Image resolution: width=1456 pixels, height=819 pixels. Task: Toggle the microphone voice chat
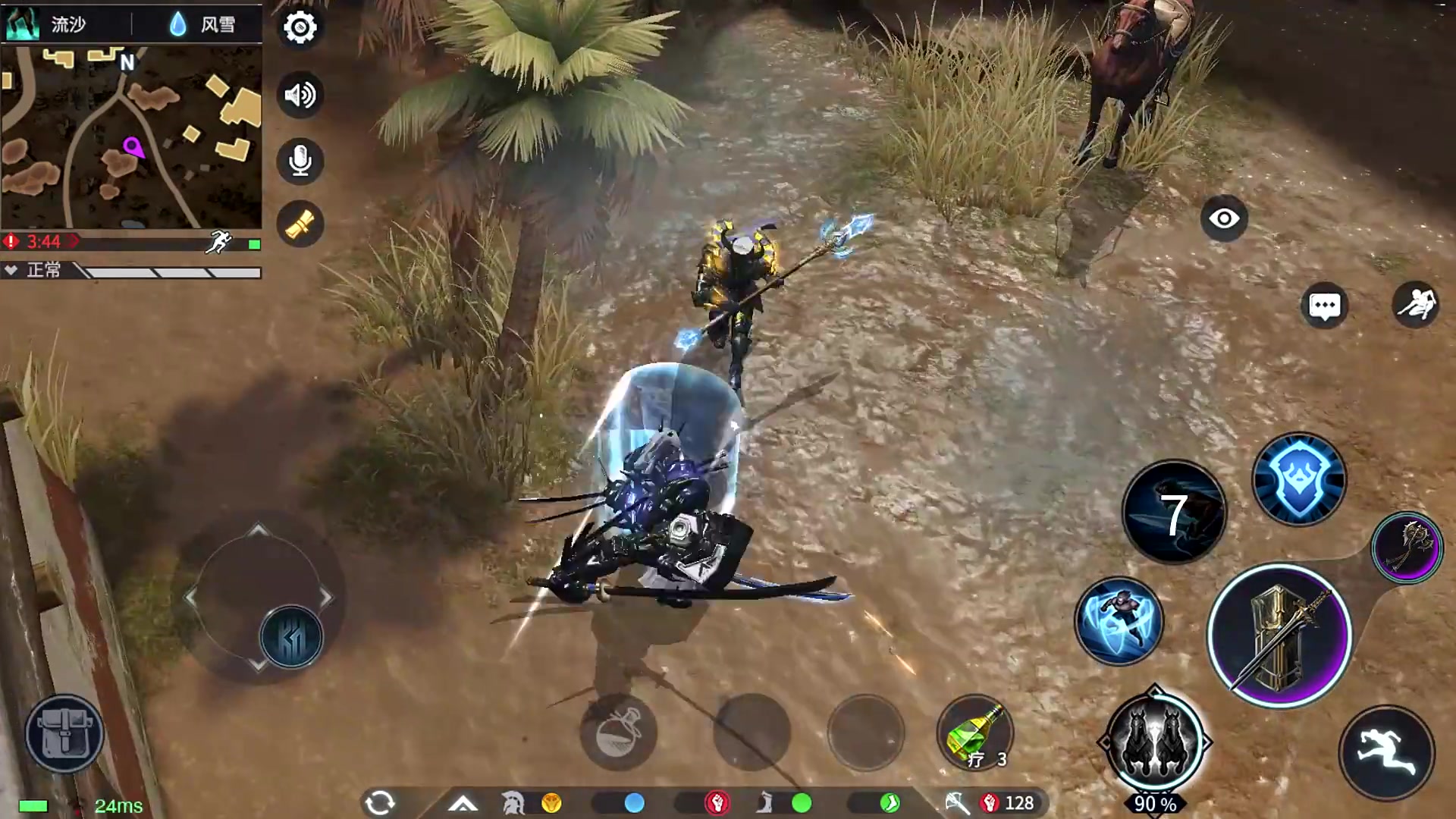[300, 161]
